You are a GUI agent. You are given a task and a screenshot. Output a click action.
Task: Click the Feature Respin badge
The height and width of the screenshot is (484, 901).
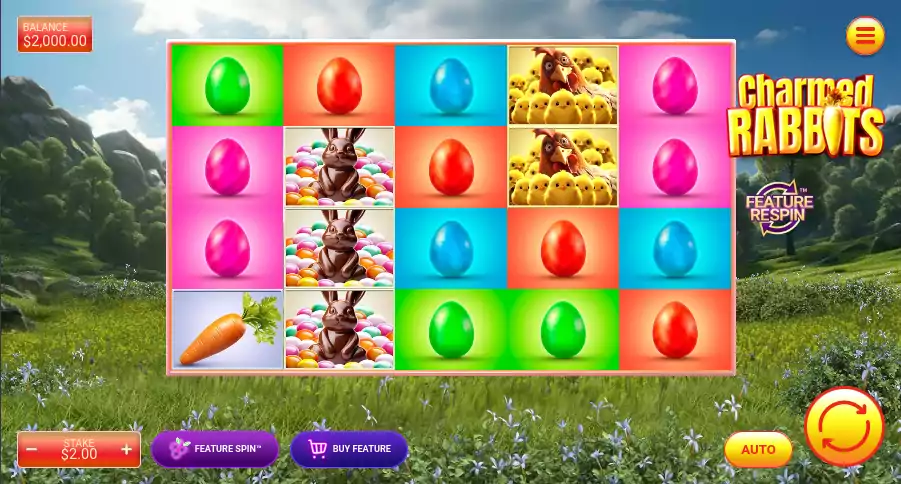coord(779,207)
